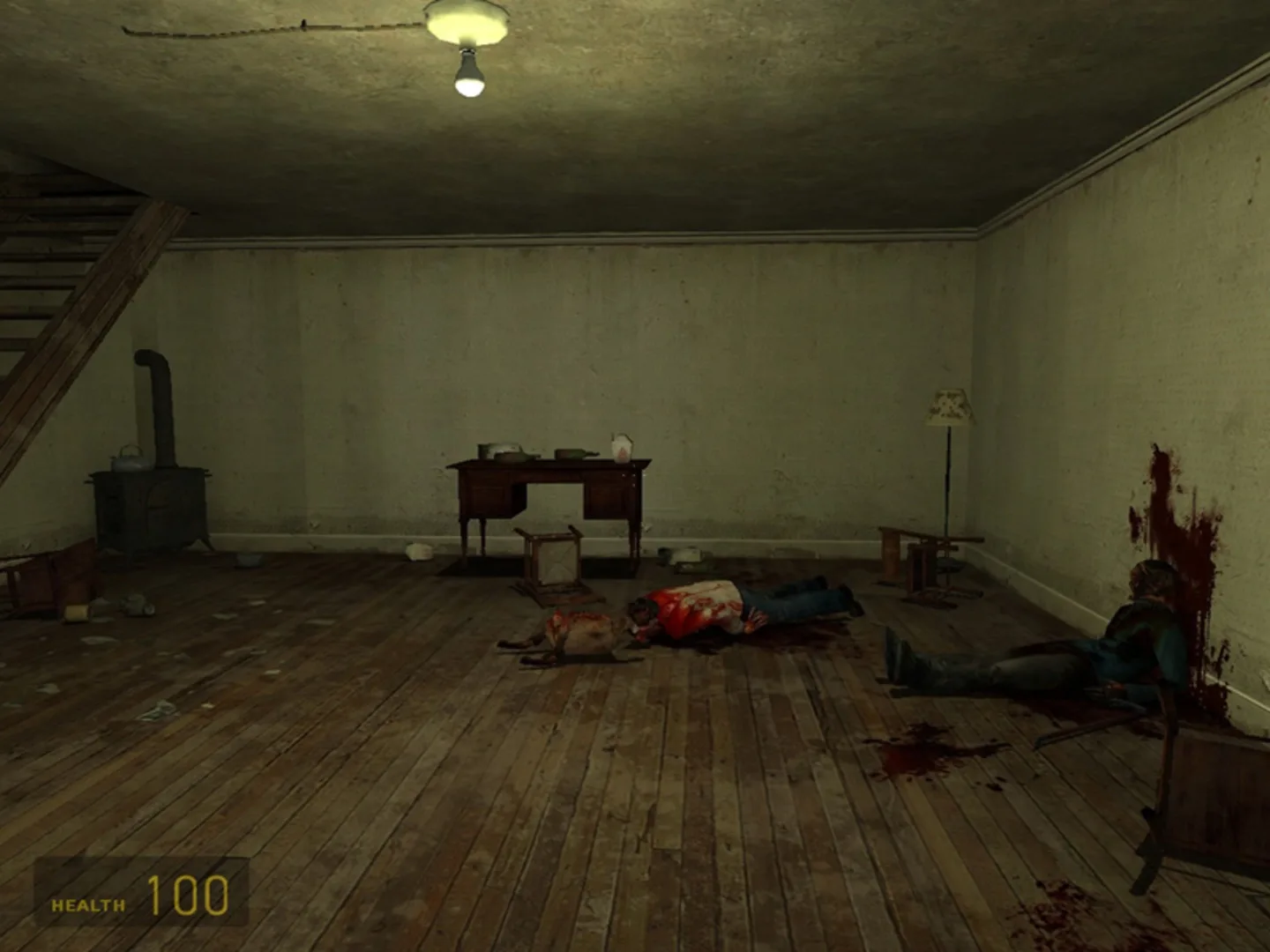Click the white jug on the desk
Screen dimensions: 1270x952
620,448
